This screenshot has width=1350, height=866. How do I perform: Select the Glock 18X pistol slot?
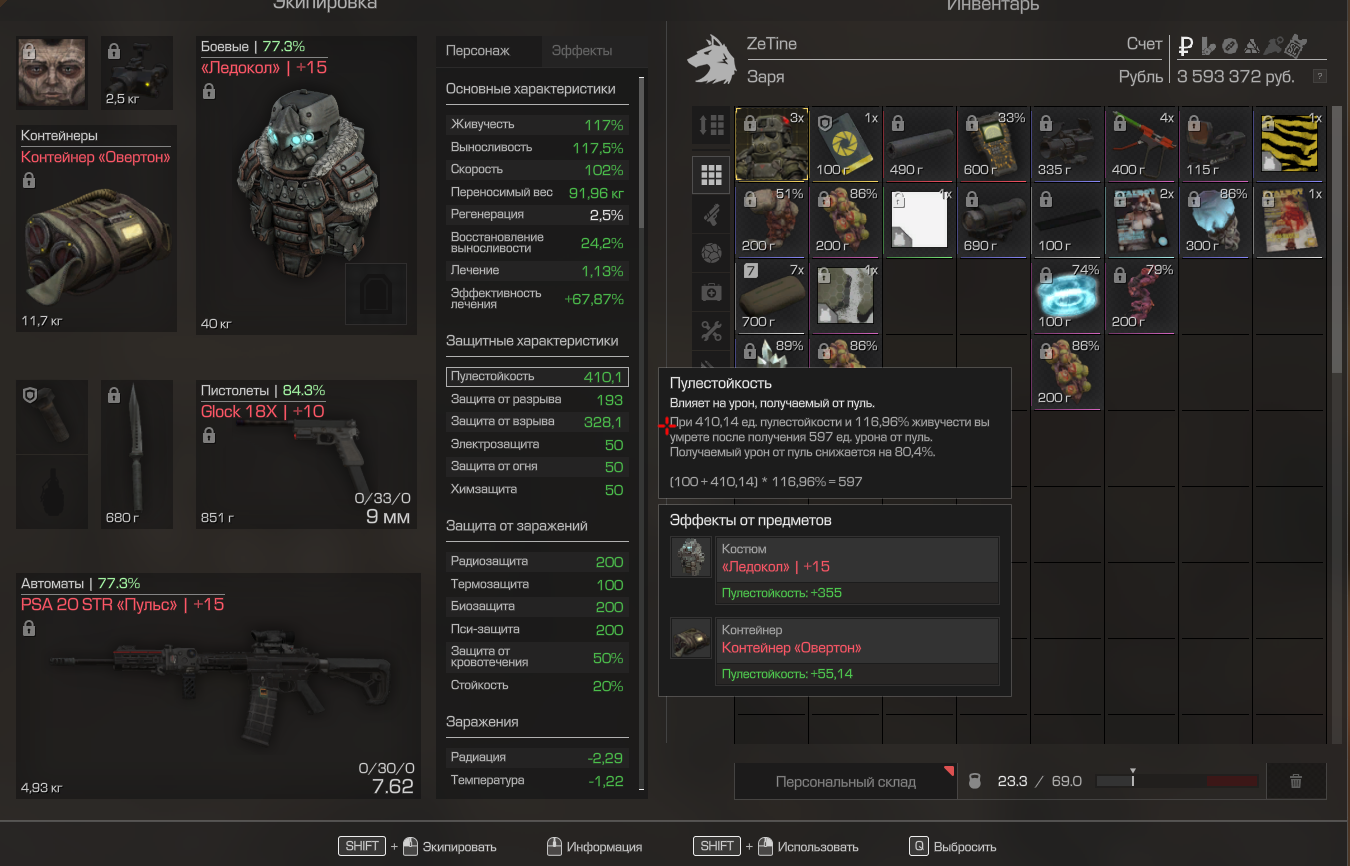click(305, 455)
